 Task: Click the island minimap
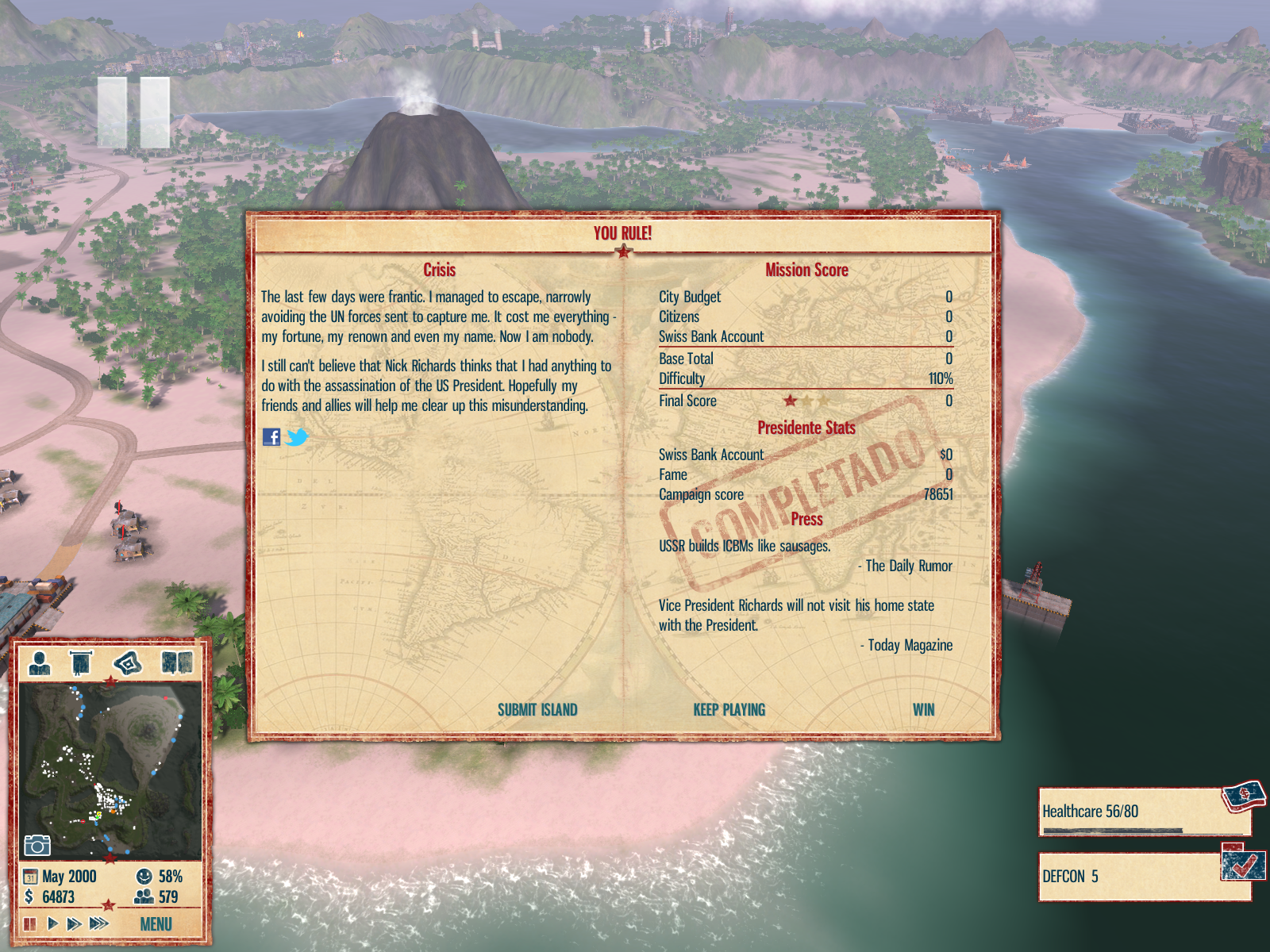110,771
